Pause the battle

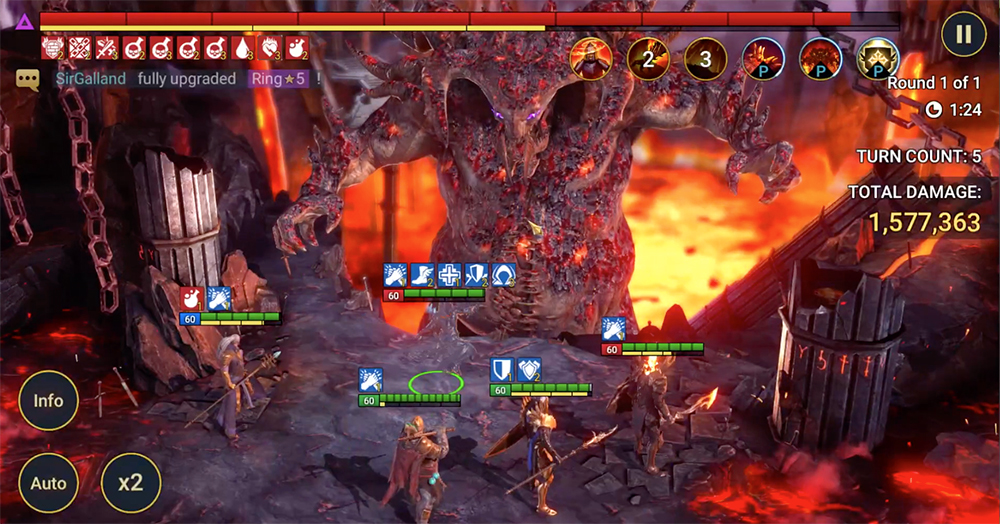point(963,34)
